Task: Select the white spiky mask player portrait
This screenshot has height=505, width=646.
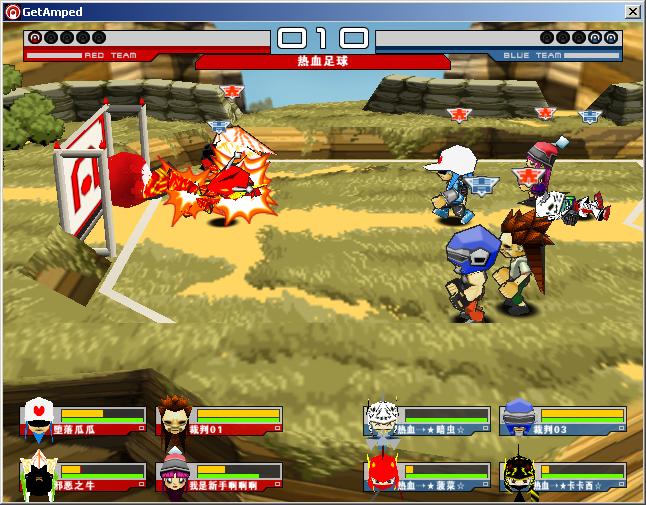Action: pos(382,418)
